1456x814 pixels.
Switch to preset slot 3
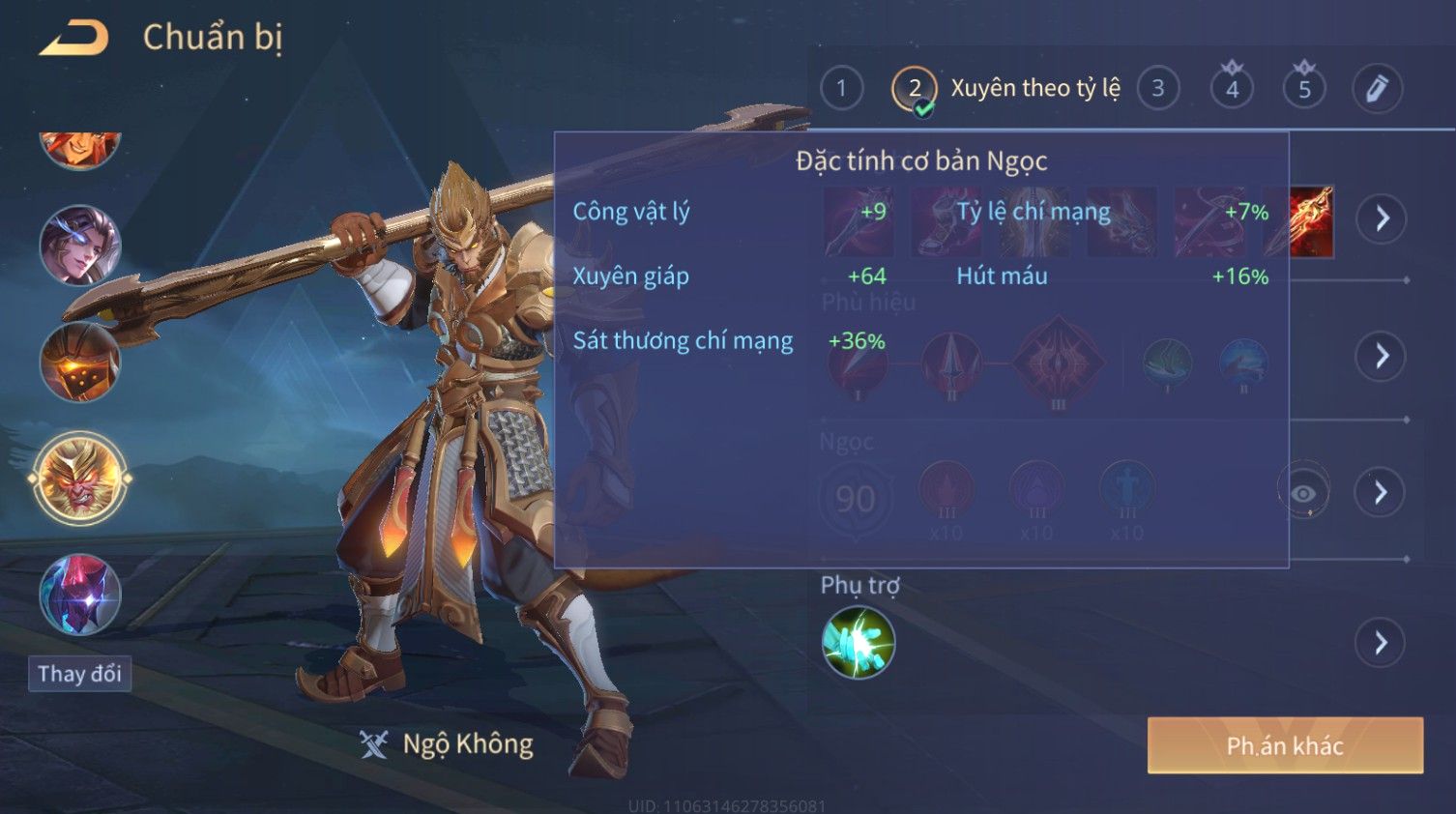click(1157, 89)
